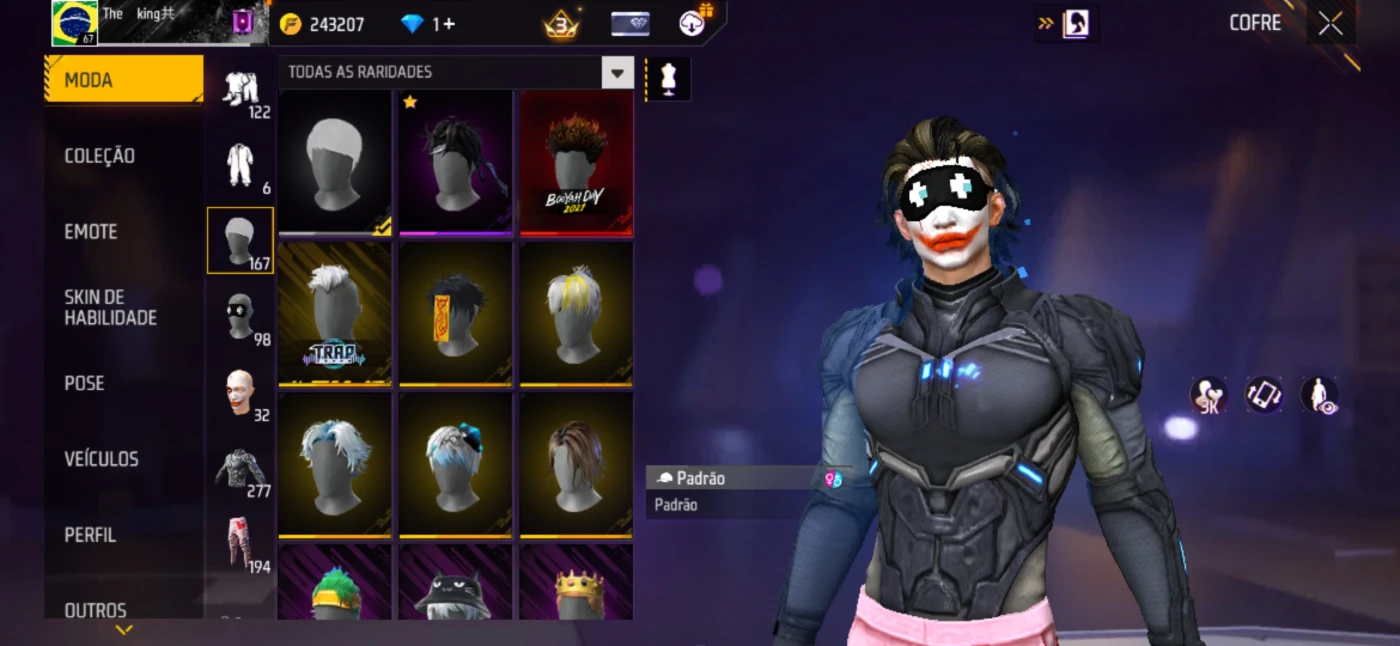Switch to the Coleção section
1400x646 pixels.
tap(100, 156)
